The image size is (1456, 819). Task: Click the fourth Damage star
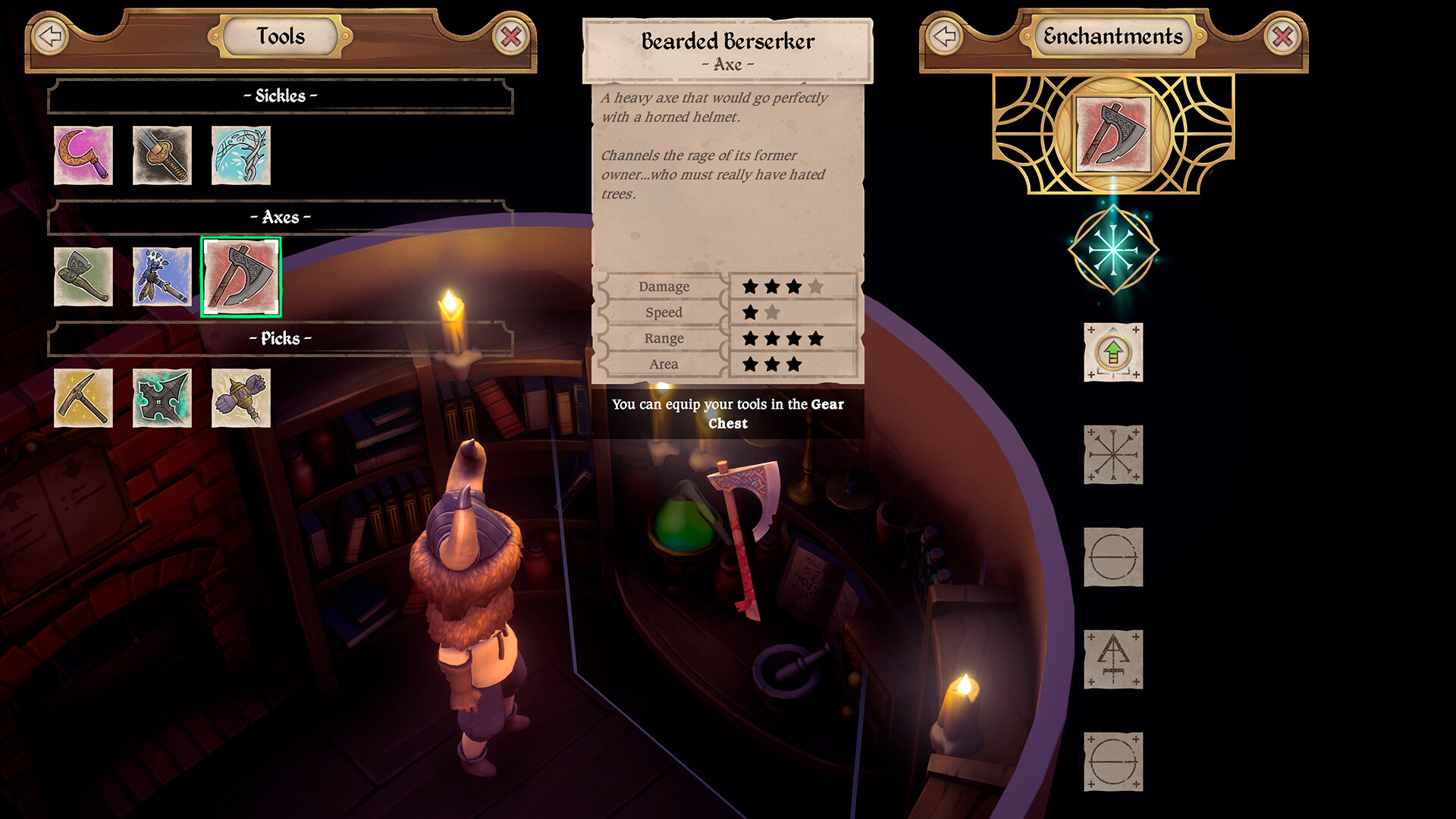pyautogui.click(x=817, y=287)
